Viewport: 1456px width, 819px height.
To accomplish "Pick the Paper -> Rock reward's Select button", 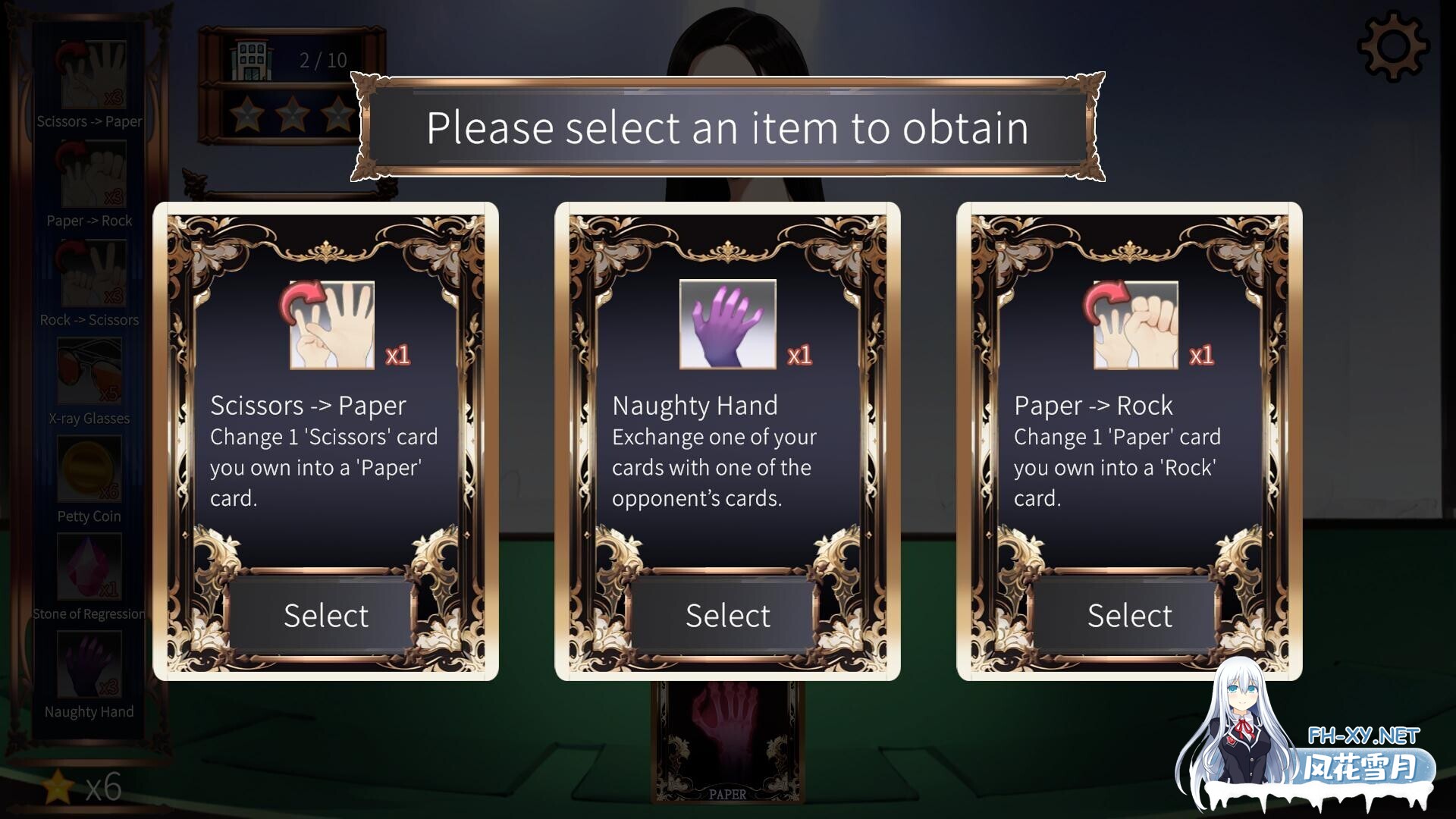I will pos(1129,615).
